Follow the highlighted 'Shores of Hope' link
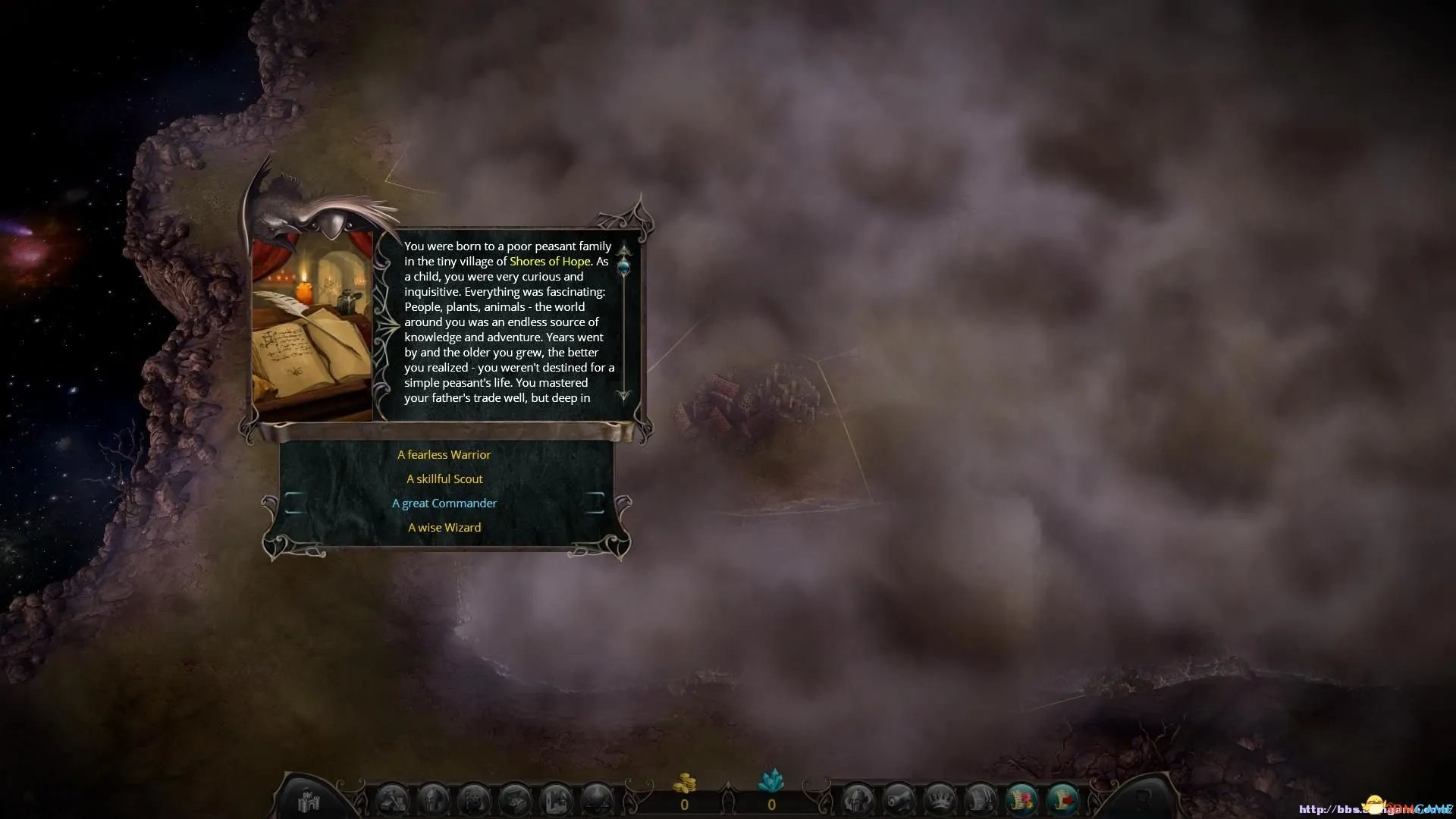Image resolution: width=1456 pixels, height=819 pixels. coord(549,262)
